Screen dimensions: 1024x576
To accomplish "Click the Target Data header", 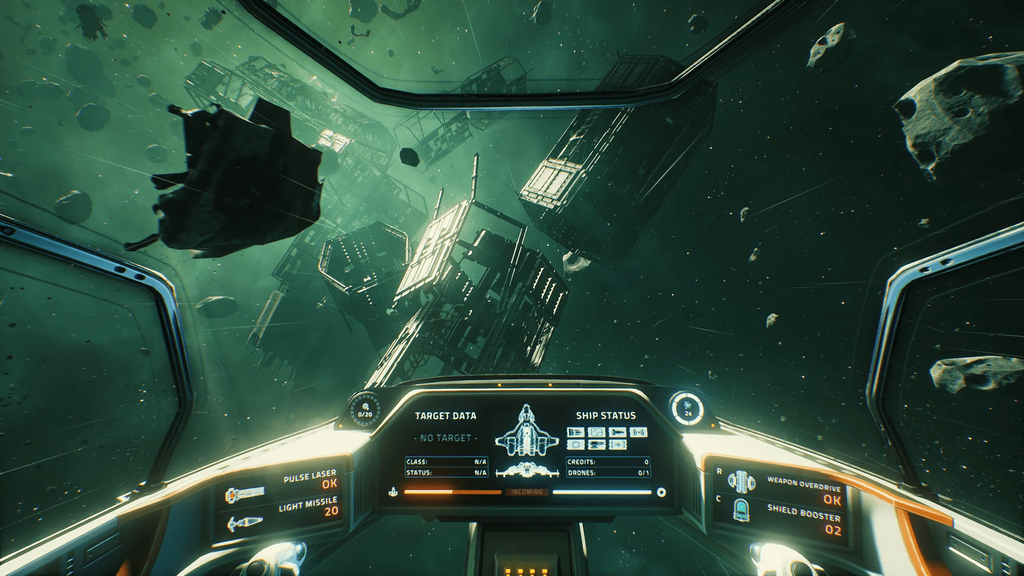I will coord(446,415).
